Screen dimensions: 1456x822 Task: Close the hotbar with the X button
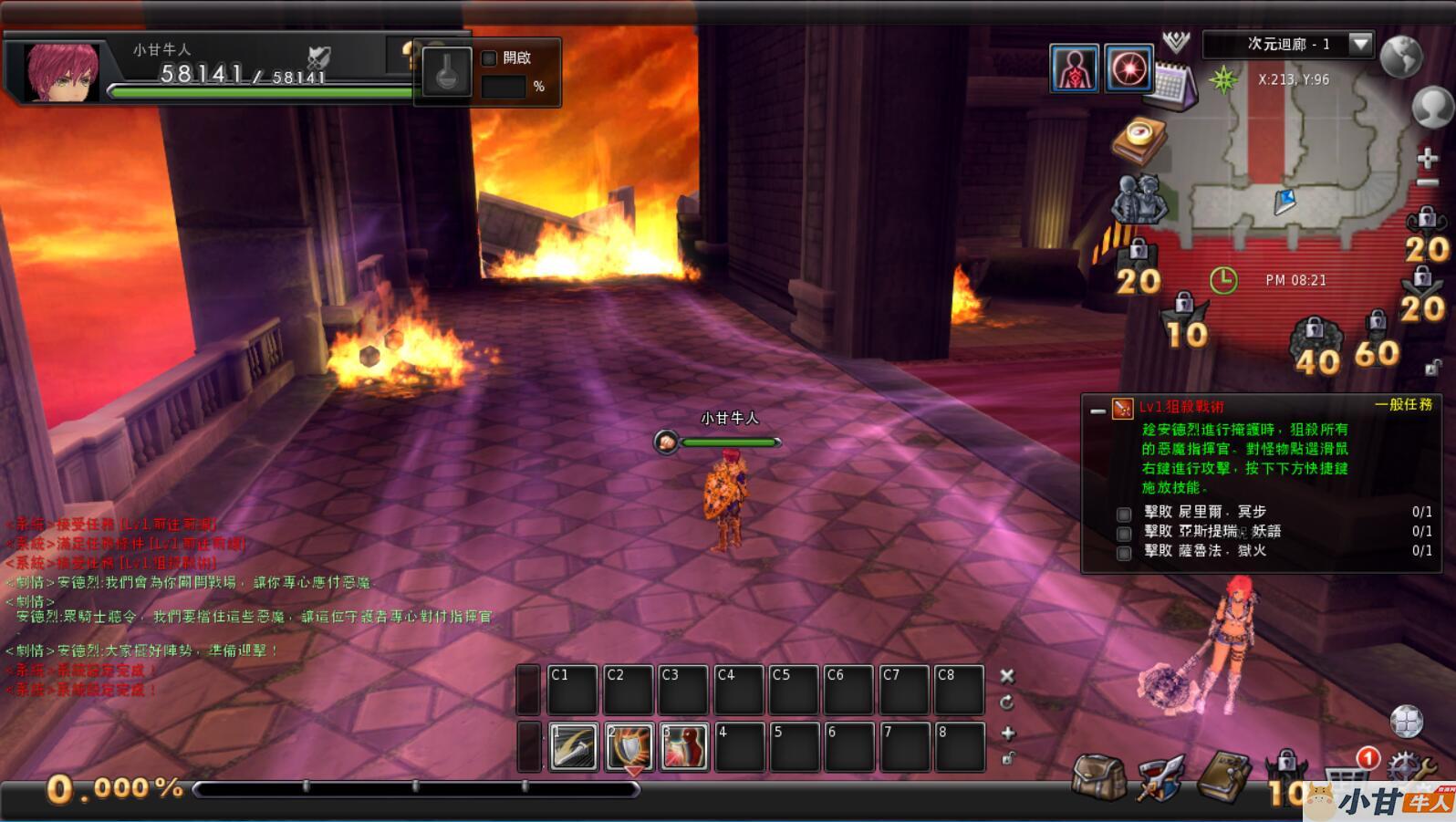click(1007, 676)
